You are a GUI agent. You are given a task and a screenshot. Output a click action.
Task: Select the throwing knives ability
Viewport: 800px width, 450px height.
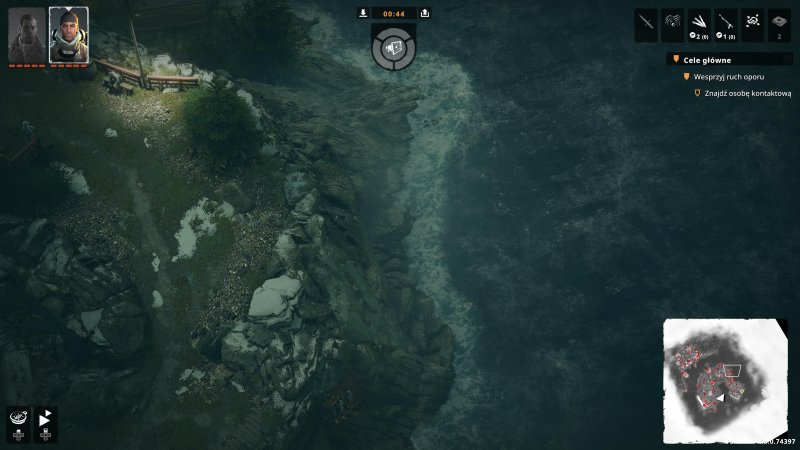point(700,22)
